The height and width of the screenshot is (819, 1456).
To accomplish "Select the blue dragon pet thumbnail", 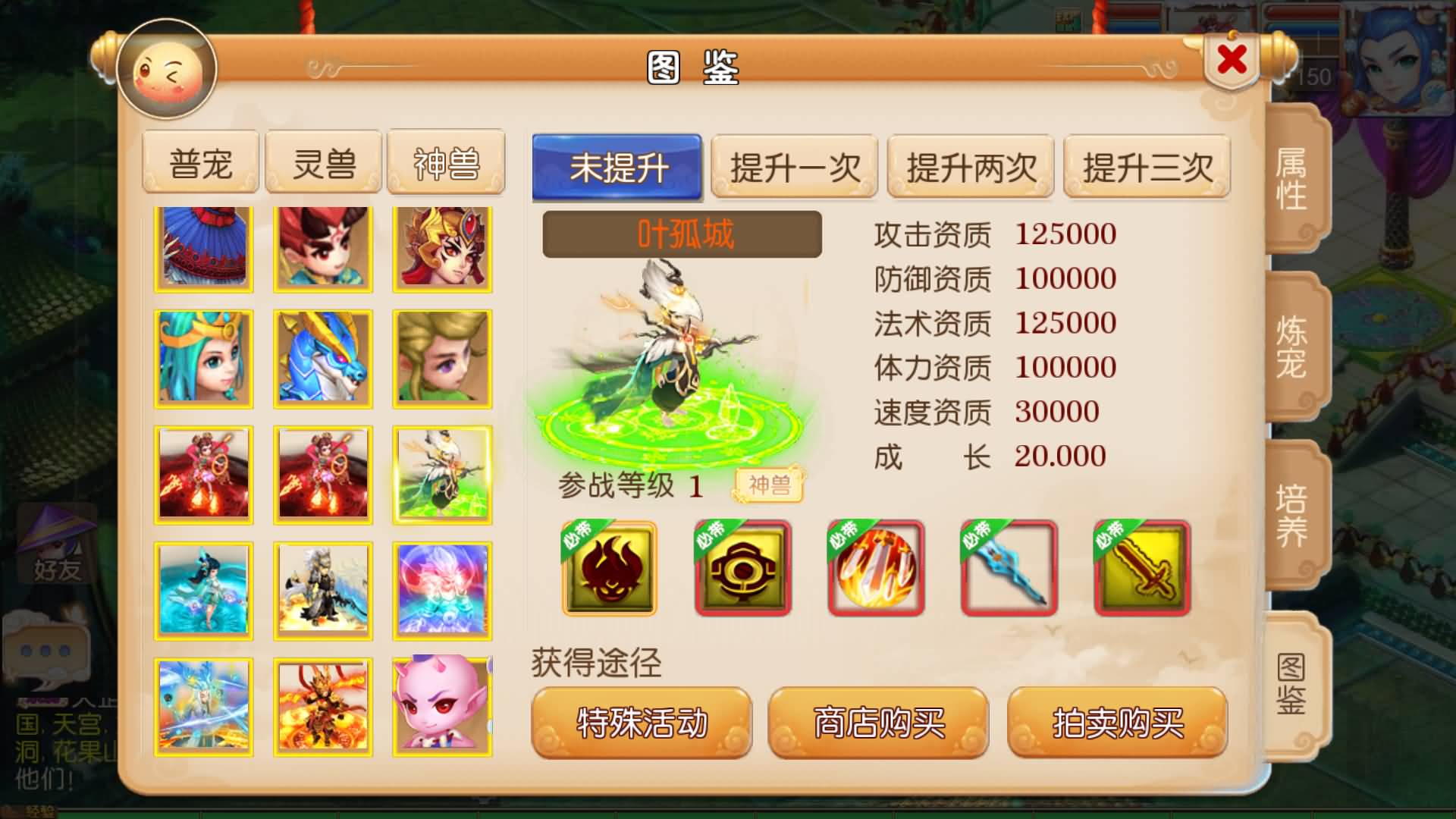I will pos(324,358).
